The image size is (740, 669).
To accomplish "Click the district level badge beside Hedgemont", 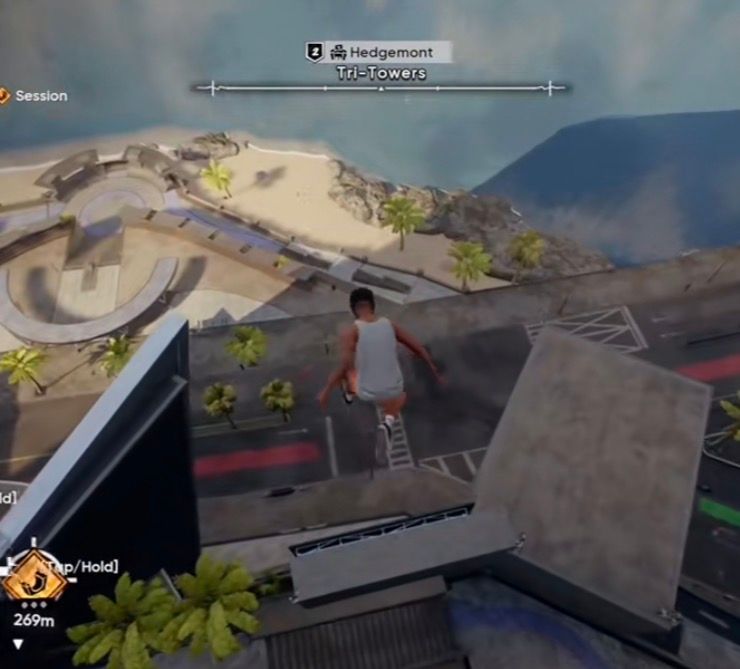I will pos(314,52).
